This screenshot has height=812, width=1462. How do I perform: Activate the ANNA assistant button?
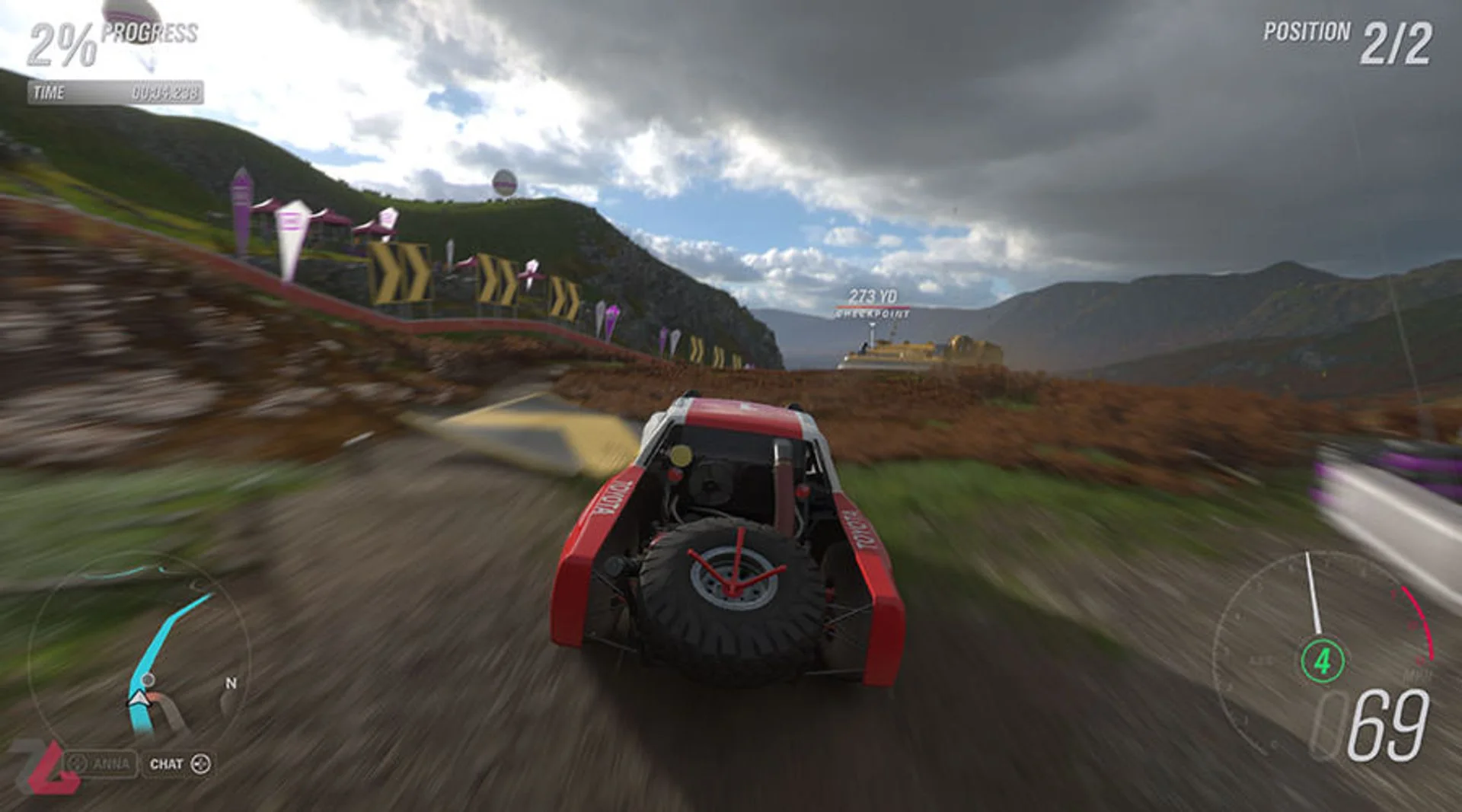(101, 763)
